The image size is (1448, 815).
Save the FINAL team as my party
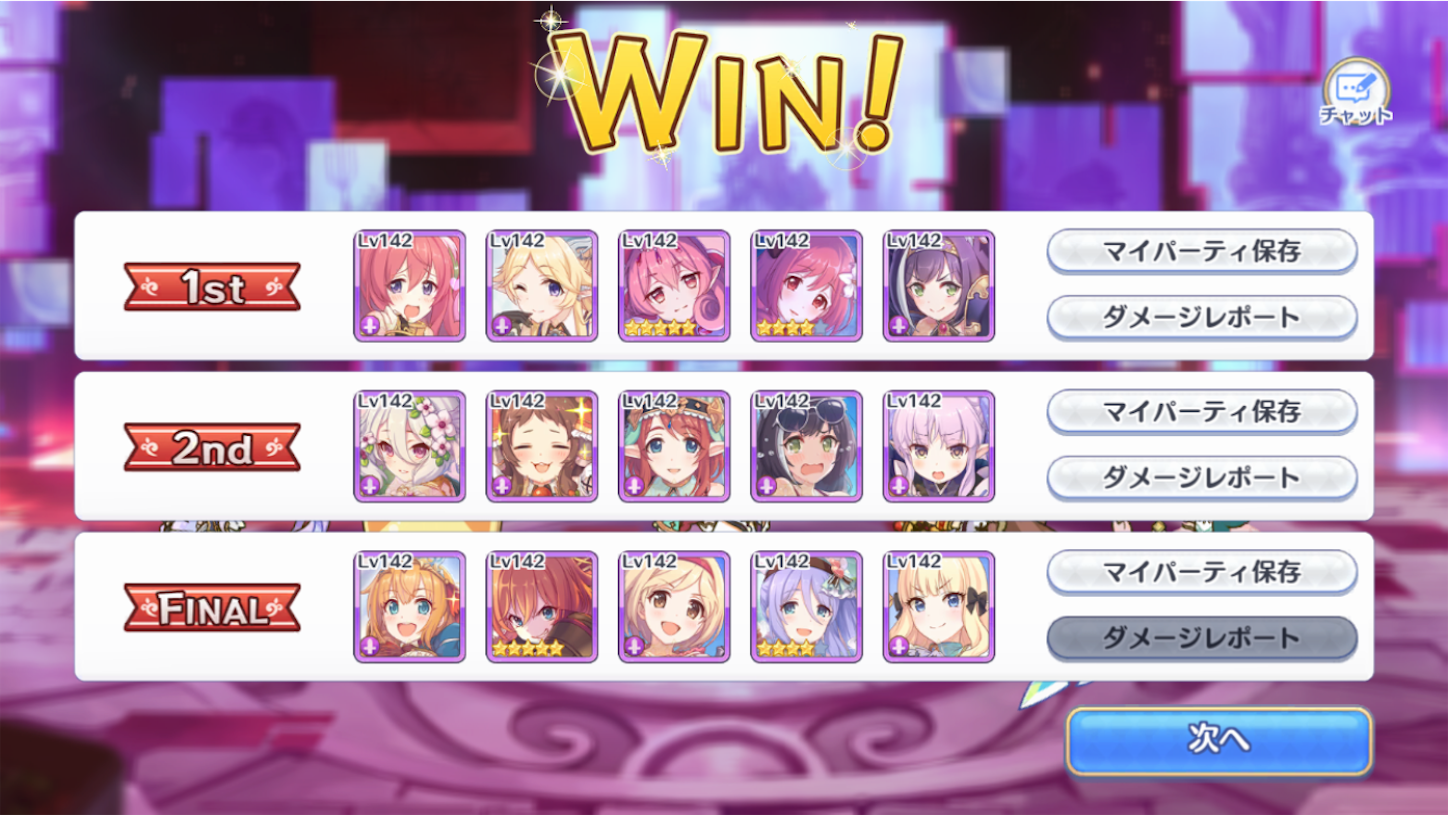(x=1201, y=572)
